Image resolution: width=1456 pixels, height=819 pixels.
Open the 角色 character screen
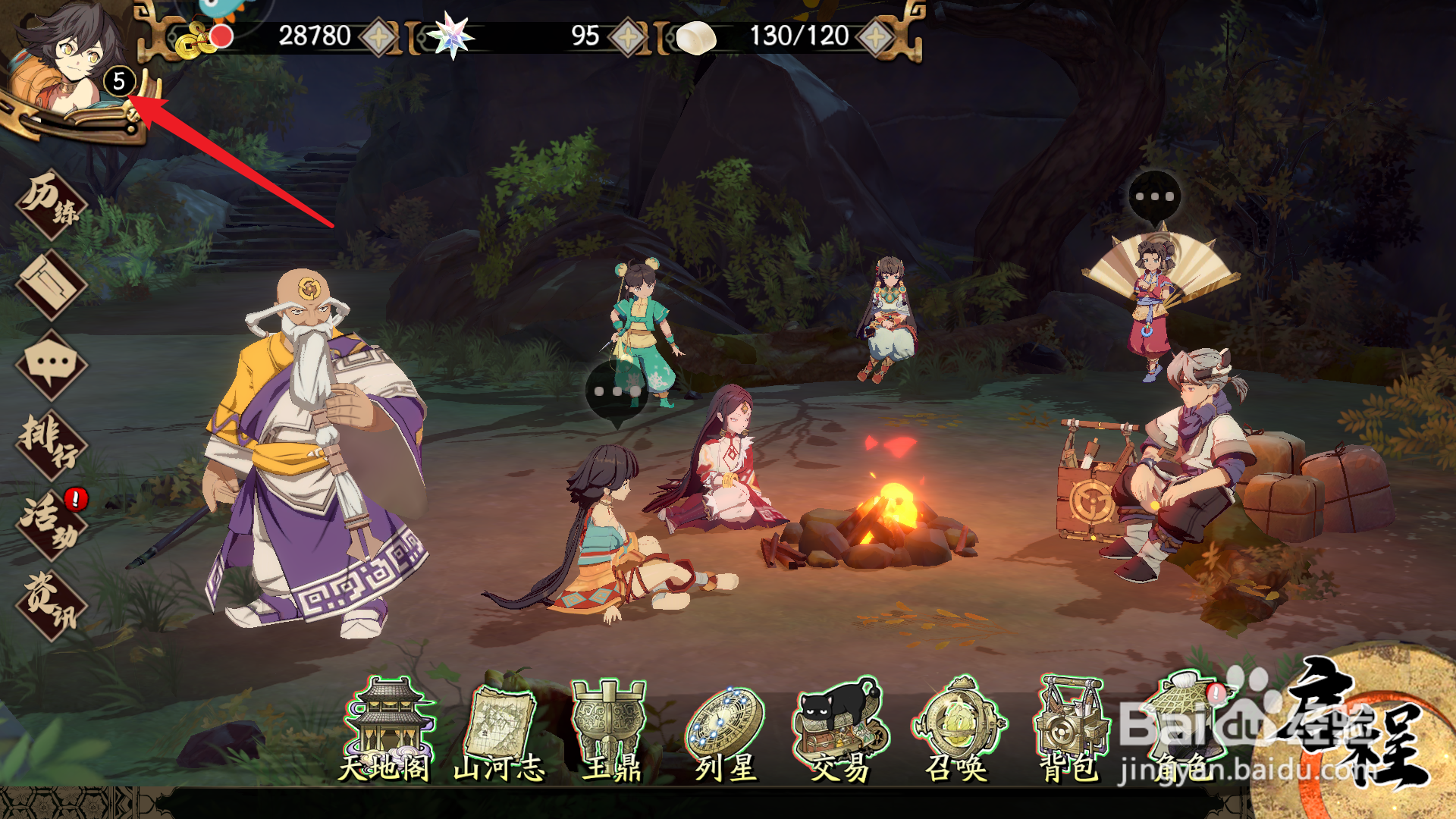pyautogui.click(x=1187, y=730)
